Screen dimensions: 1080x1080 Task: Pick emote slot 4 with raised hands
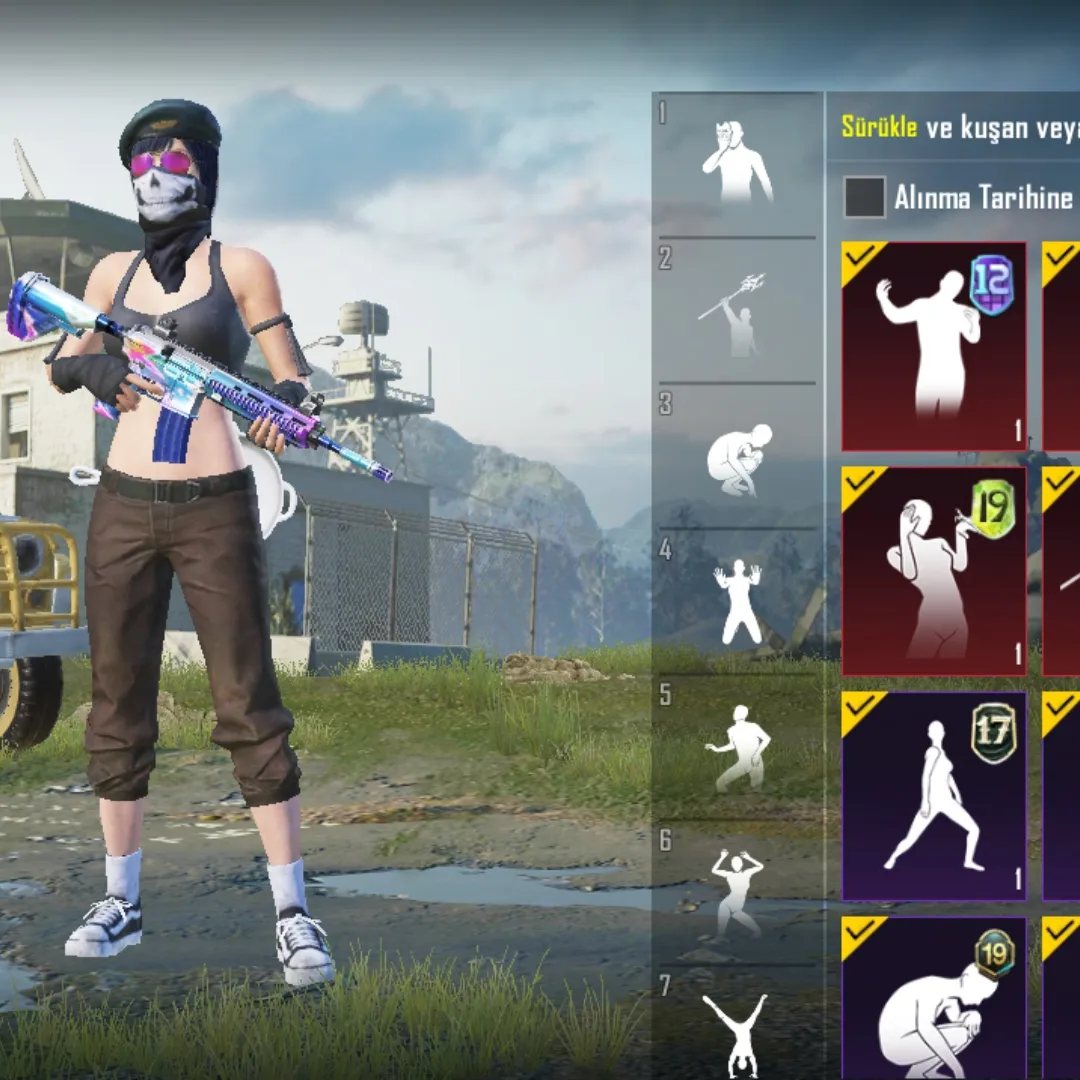click(x=738, y=603)
